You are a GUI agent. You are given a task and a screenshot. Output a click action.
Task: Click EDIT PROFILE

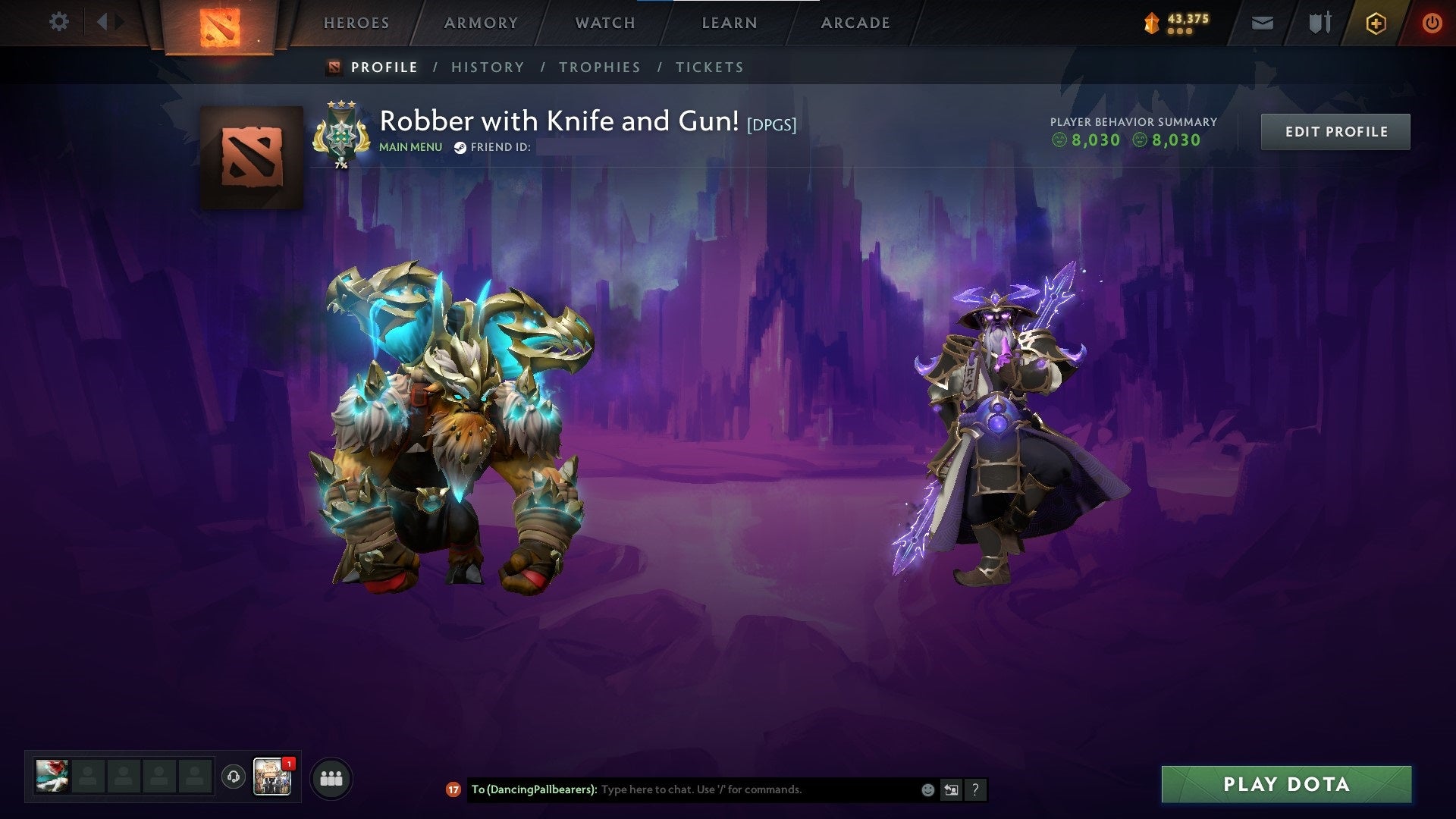coord(1335,130)
